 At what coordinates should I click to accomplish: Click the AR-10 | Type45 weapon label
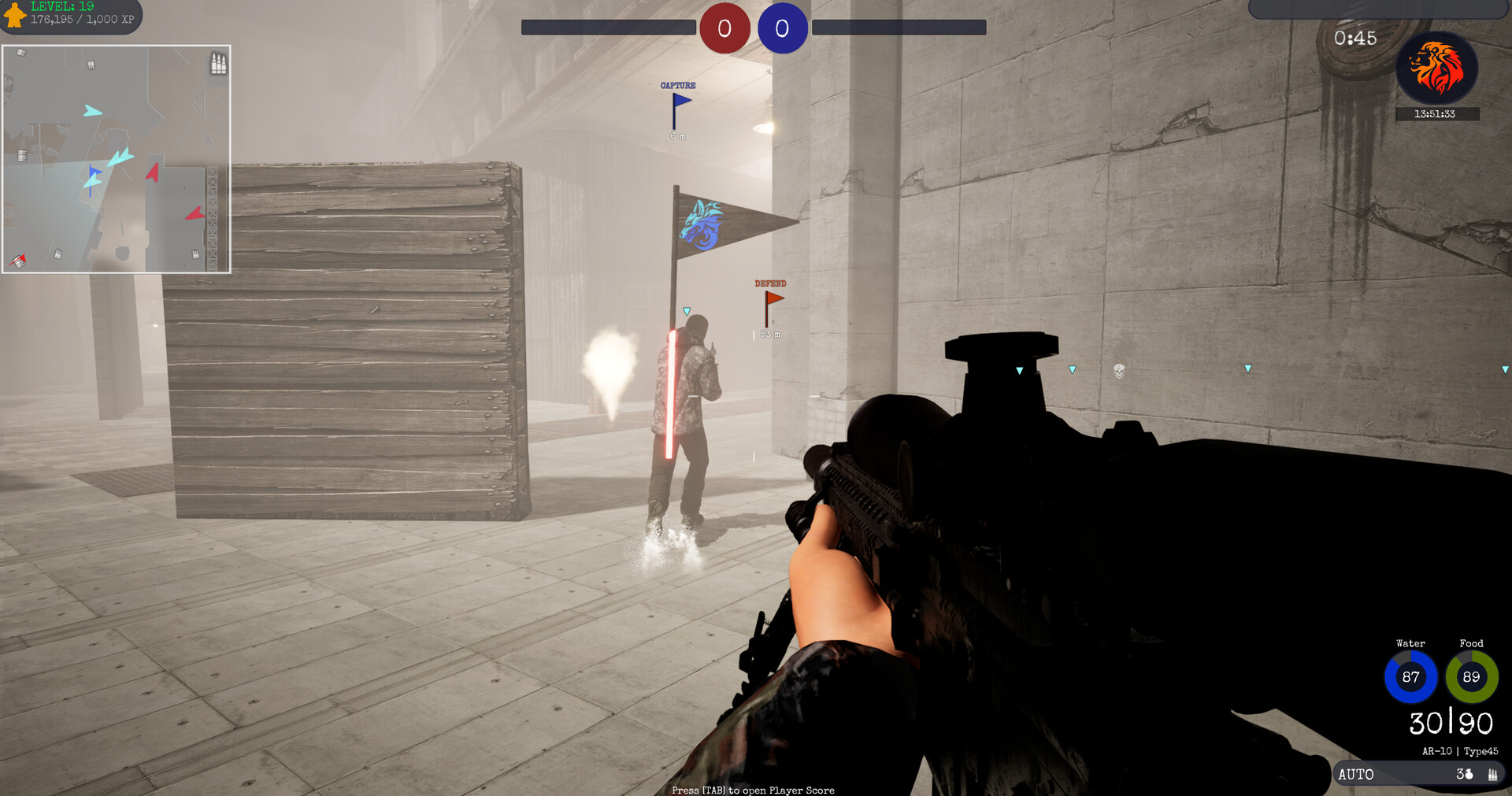click(1458, 750)
